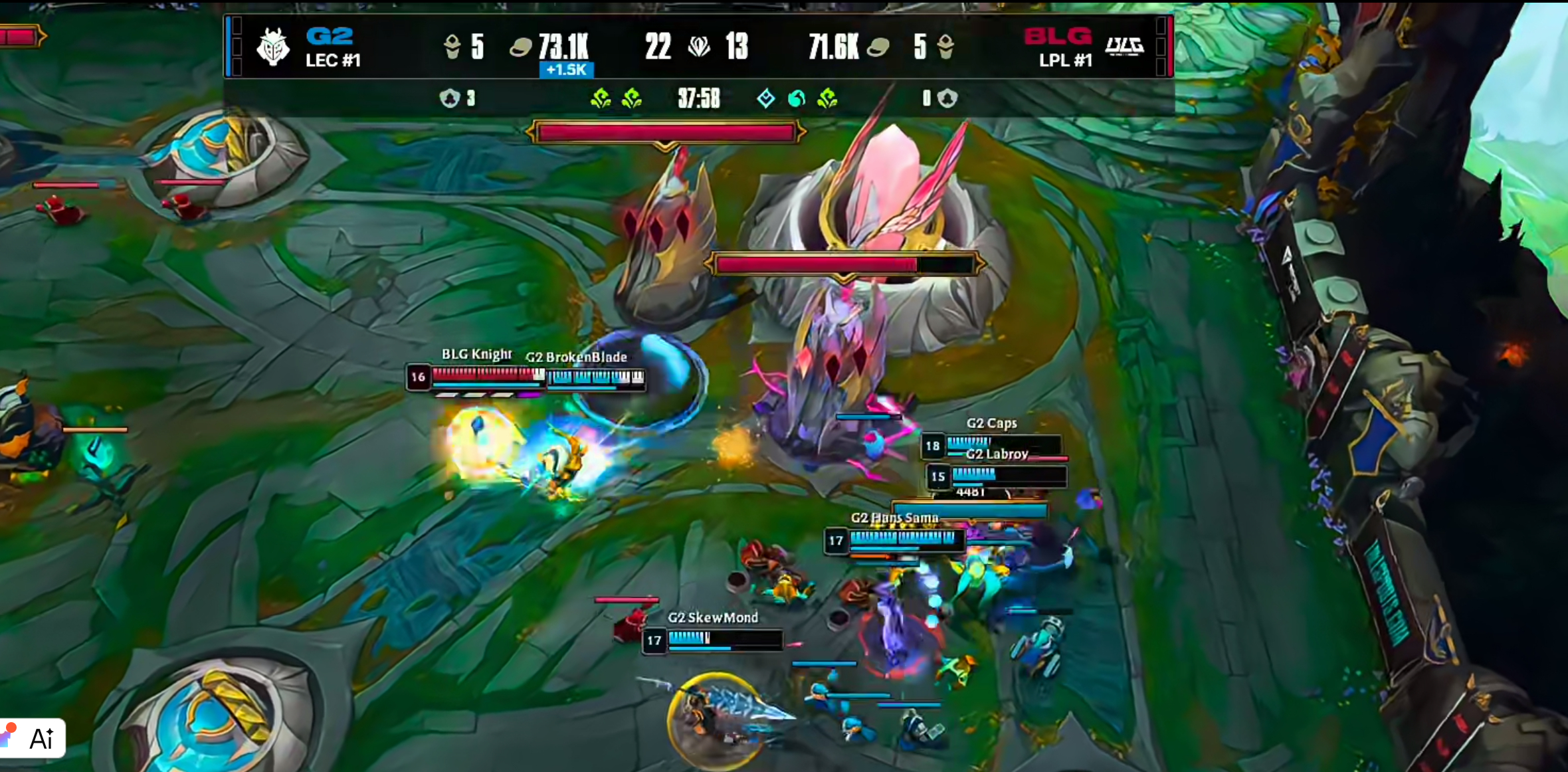Image resolution: width=1568 pixels, height=772 pixels.
Task: Click the first green dragon icon left of timer
Action: tap(602, 98)
